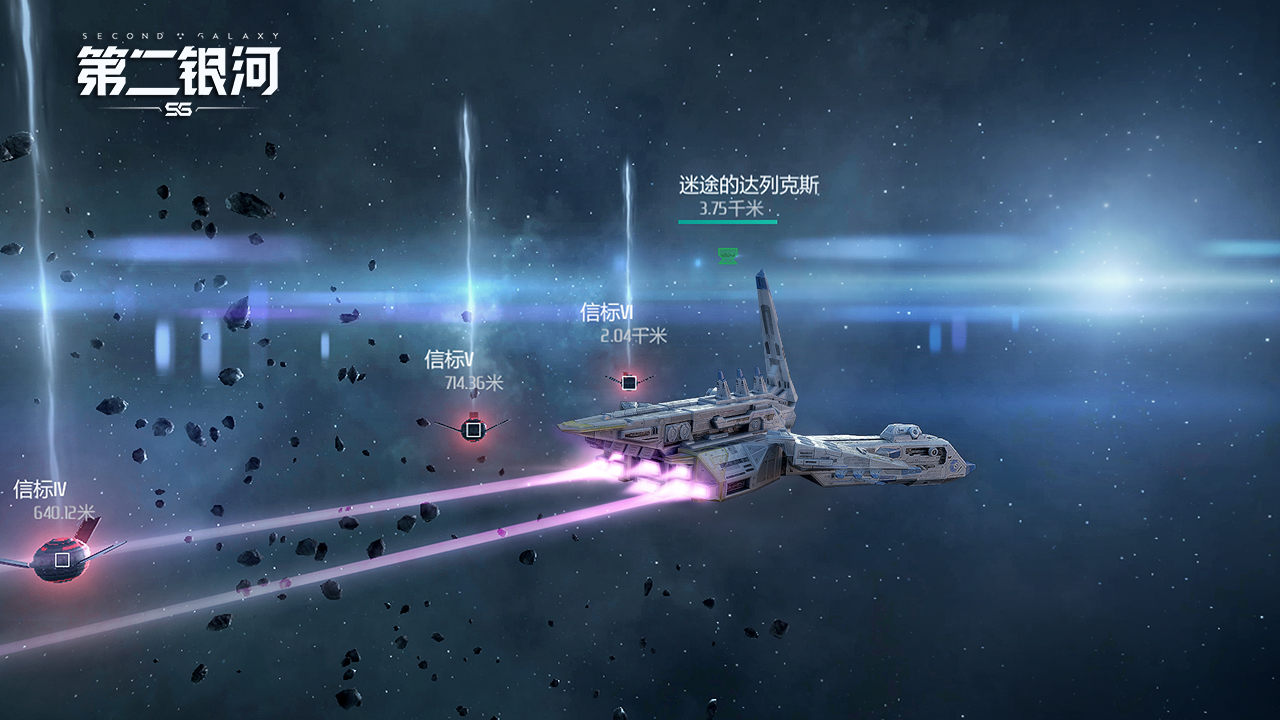
Task: Select the 信标V beacon target marker
Action: tap(474, 430)
